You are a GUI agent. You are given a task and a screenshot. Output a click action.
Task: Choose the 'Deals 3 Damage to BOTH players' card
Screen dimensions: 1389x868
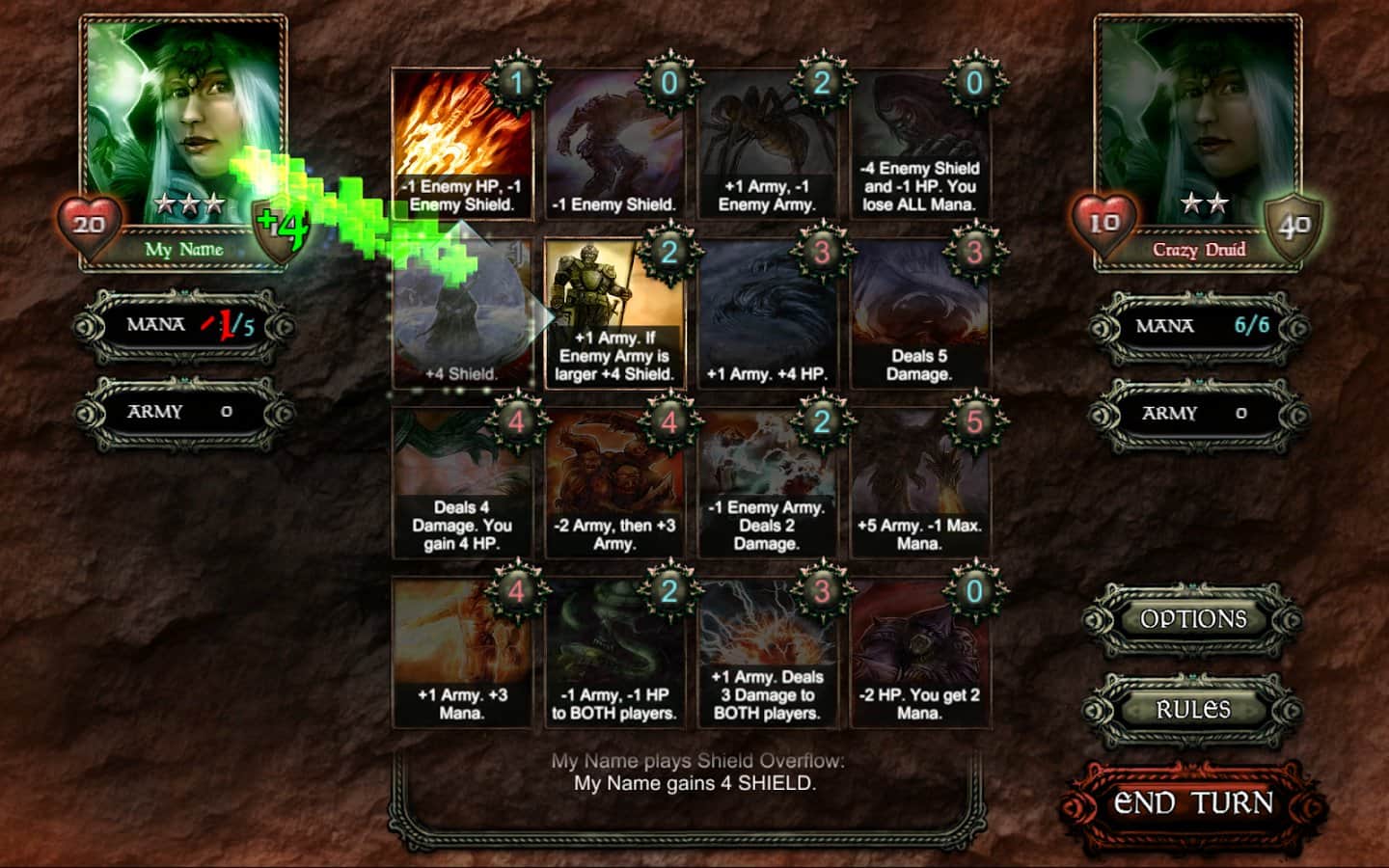(767, 654)
